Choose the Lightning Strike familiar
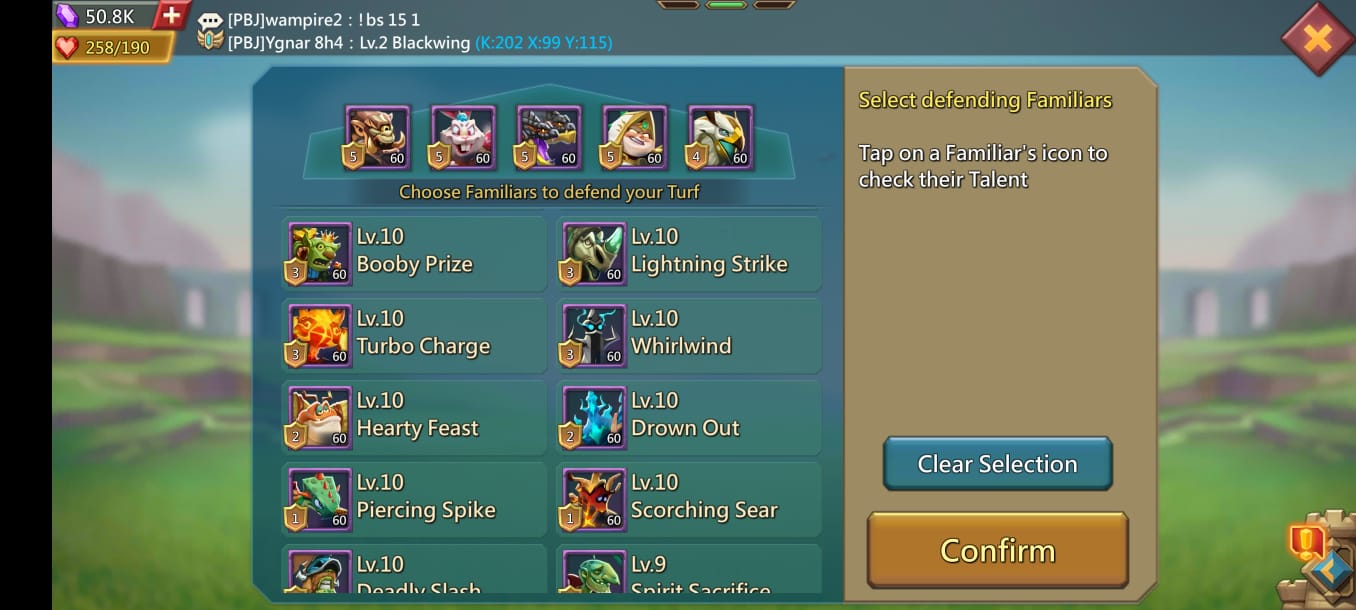The height and width of the screenshot is (610, 1356). pyautogui.click(x=689, y=254)
